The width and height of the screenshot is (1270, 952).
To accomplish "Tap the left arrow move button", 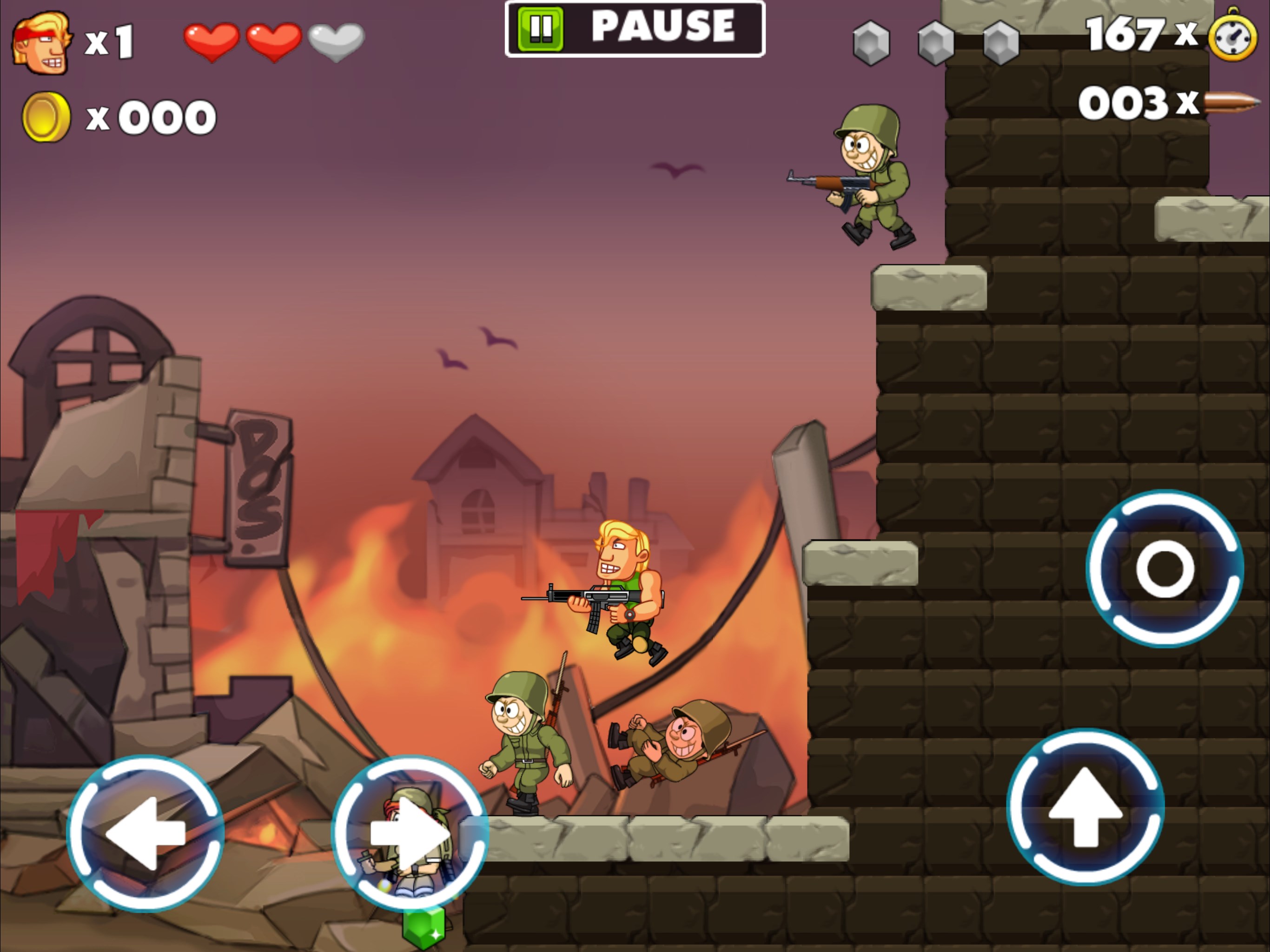I will point(145,833).
